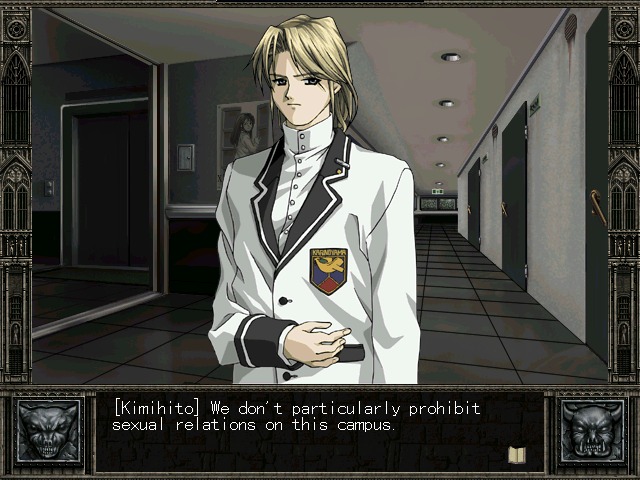Viewport: 640px width, 480px height.
Task: Click the open book continue icon
Action: (517, 455)
